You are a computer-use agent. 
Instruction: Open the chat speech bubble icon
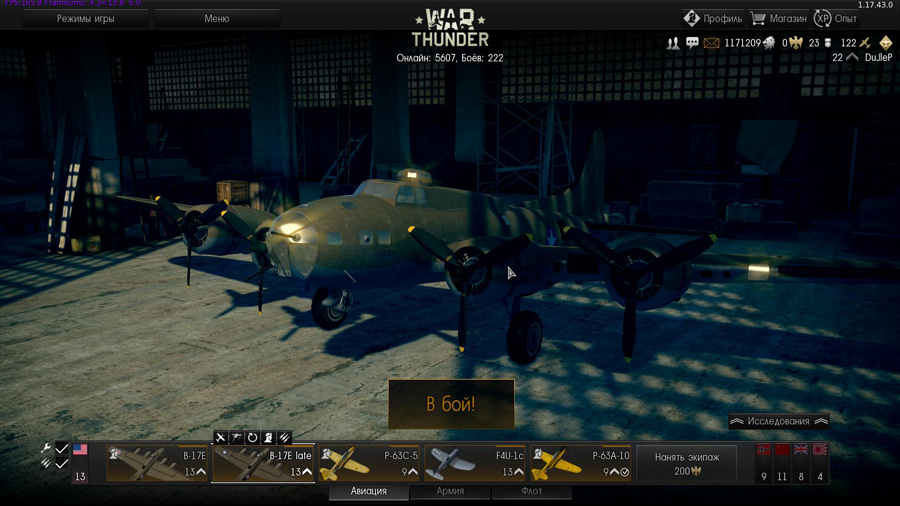click(692, 44)
